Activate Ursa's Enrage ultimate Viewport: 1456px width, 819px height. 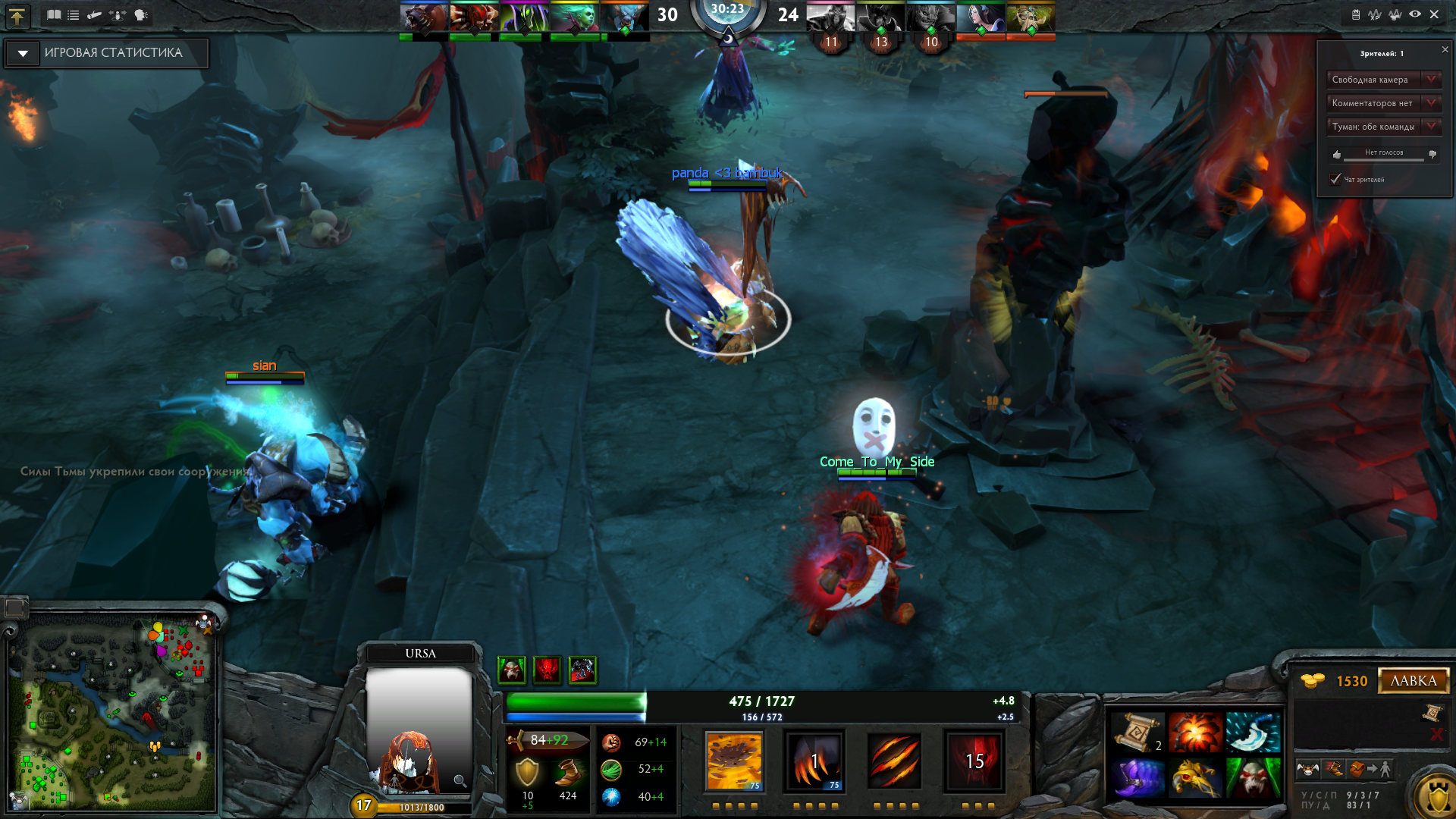pos(974,761)
